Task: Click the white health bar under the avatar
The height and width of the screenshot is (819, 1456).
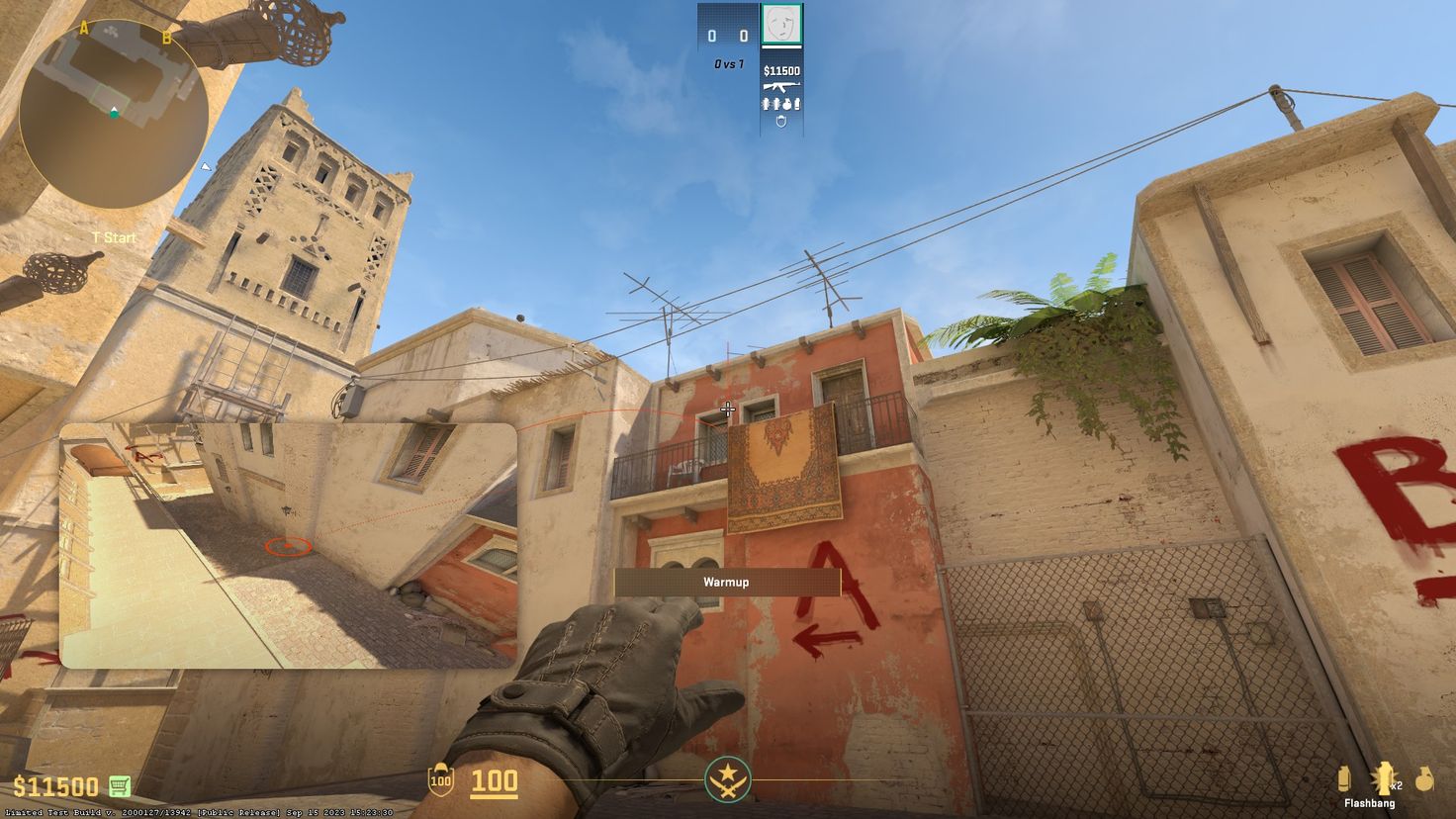Action: pos(781,47)
